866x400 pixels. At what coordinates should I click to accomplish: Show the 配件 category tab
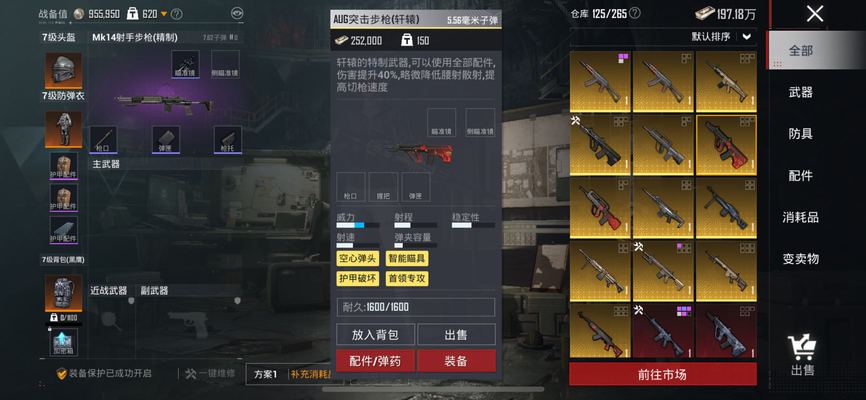pos(801,176)
